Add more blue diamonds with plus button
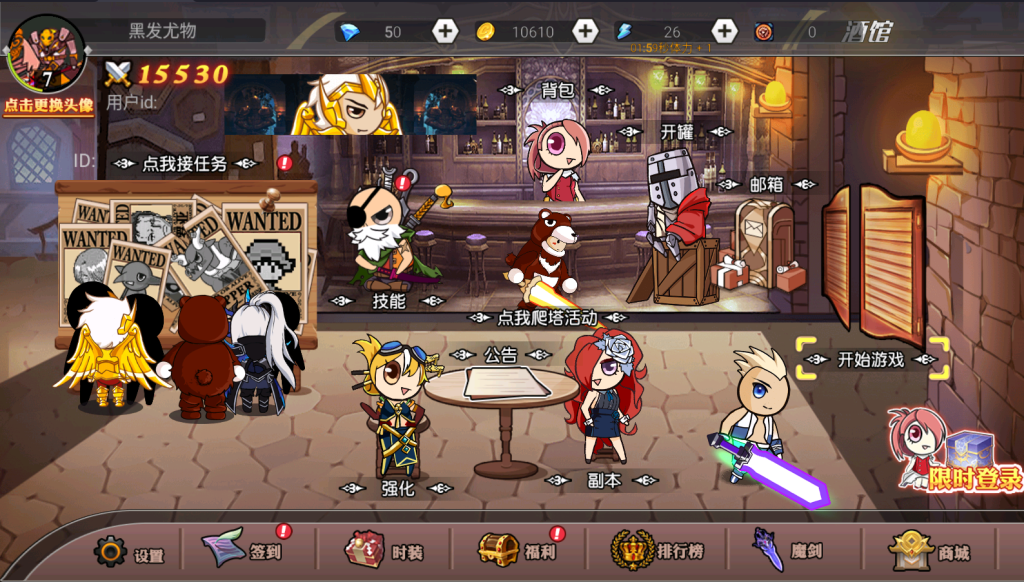 [445, 31]
